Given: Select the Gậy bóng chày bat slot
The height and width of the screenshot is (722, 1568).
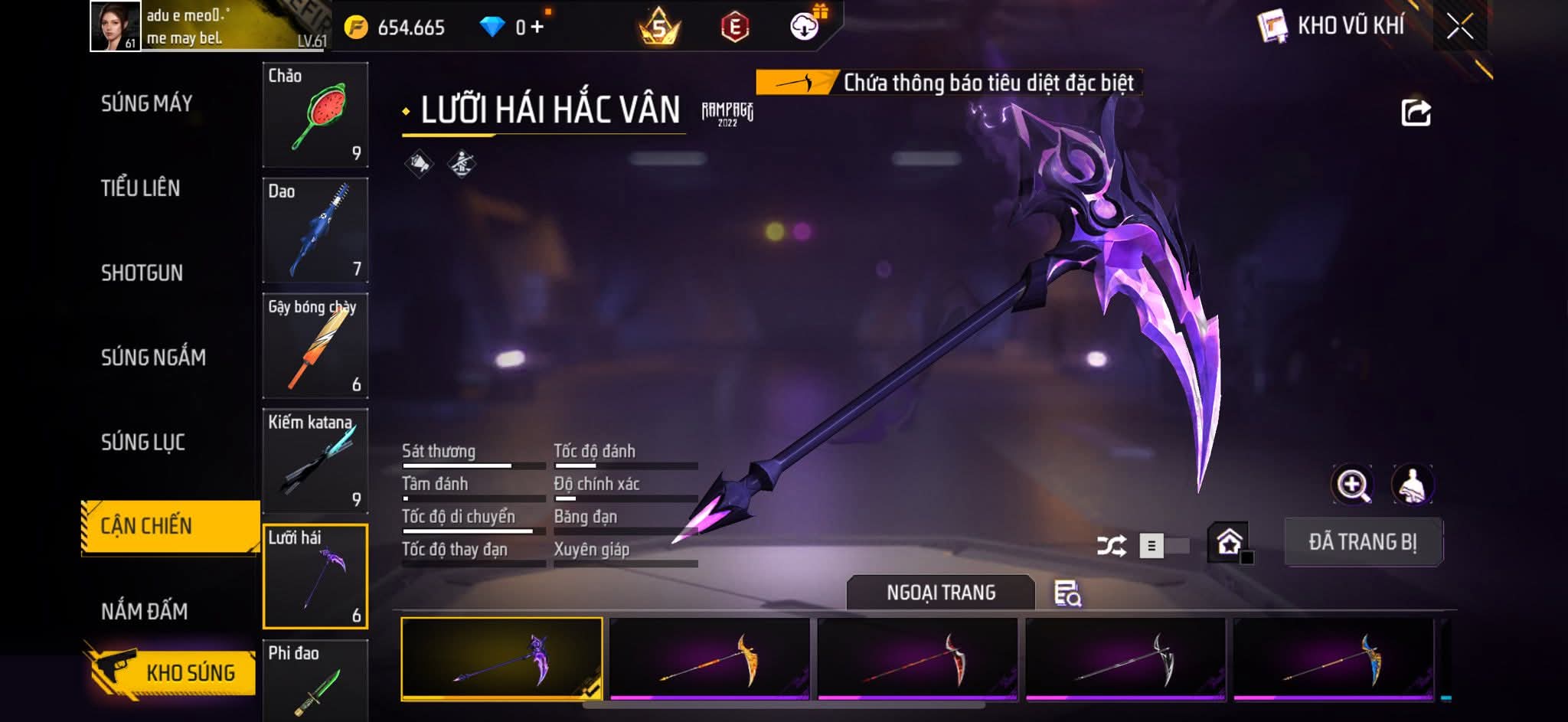Looking at the screenshot, I should [x=315, y=346].
